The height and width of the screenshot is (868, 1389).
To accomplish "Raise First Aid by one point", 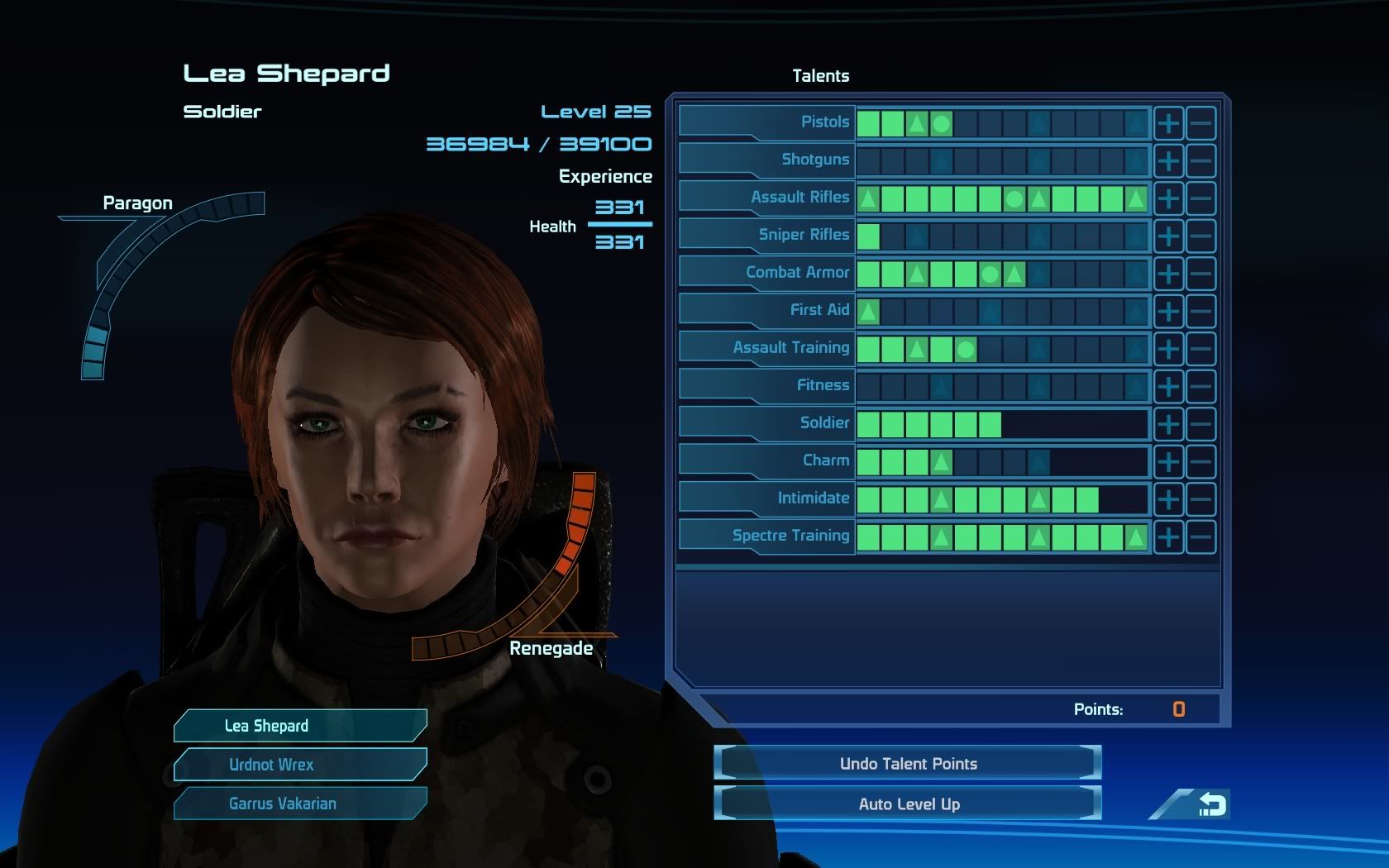I will coord(1168,312).
